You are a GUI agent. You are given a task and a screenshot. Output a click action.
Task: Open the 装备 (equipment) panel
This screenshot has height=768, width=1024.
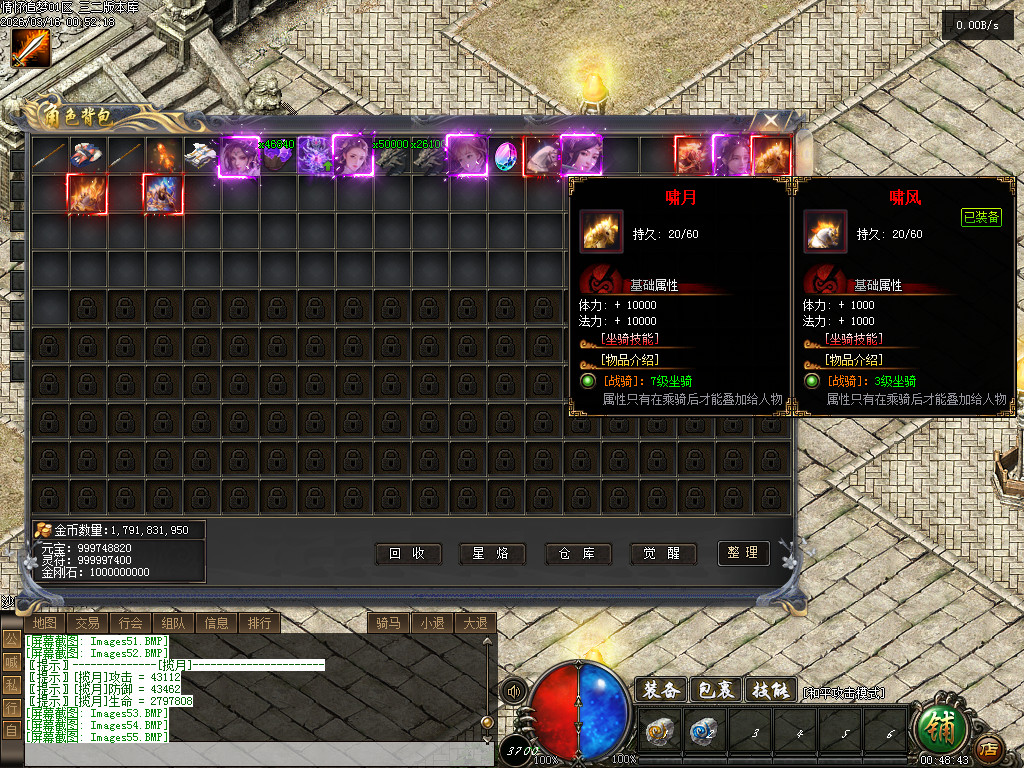[661, 690]
